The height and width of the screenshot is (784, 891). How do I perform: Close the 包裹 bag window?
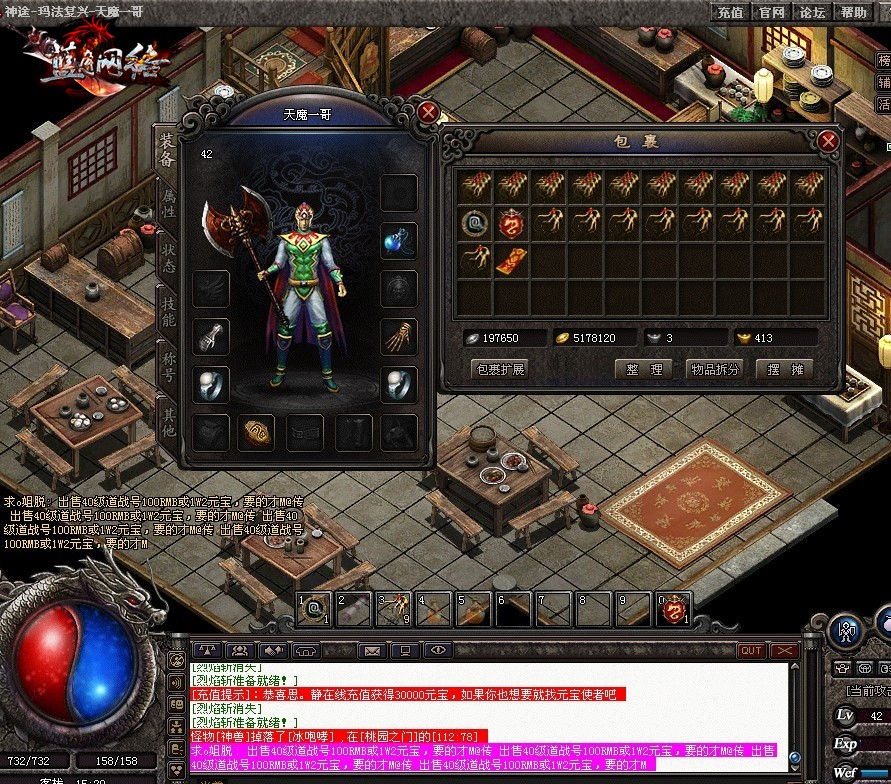[828, 141]
